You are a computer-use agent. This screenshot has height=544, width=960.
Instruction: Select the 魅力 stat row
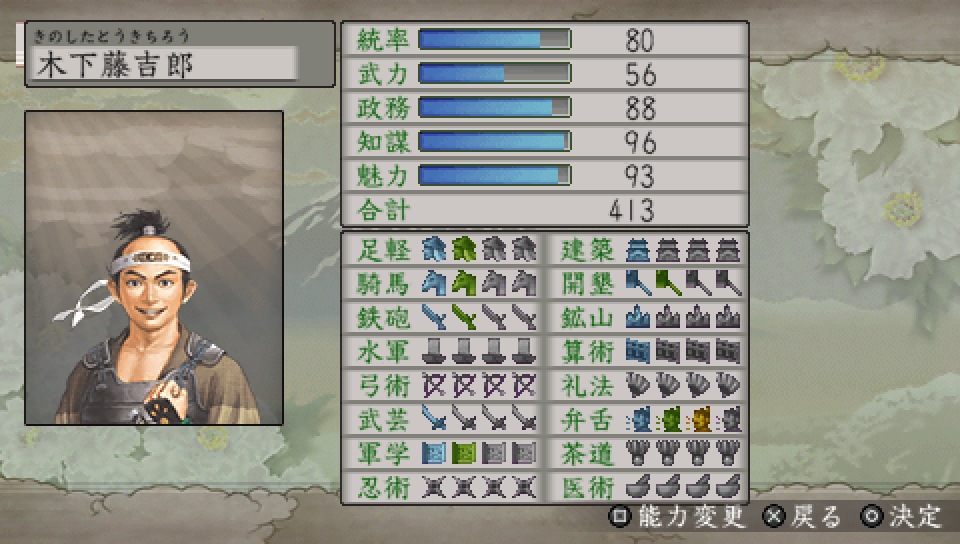(x=544, y=176)
